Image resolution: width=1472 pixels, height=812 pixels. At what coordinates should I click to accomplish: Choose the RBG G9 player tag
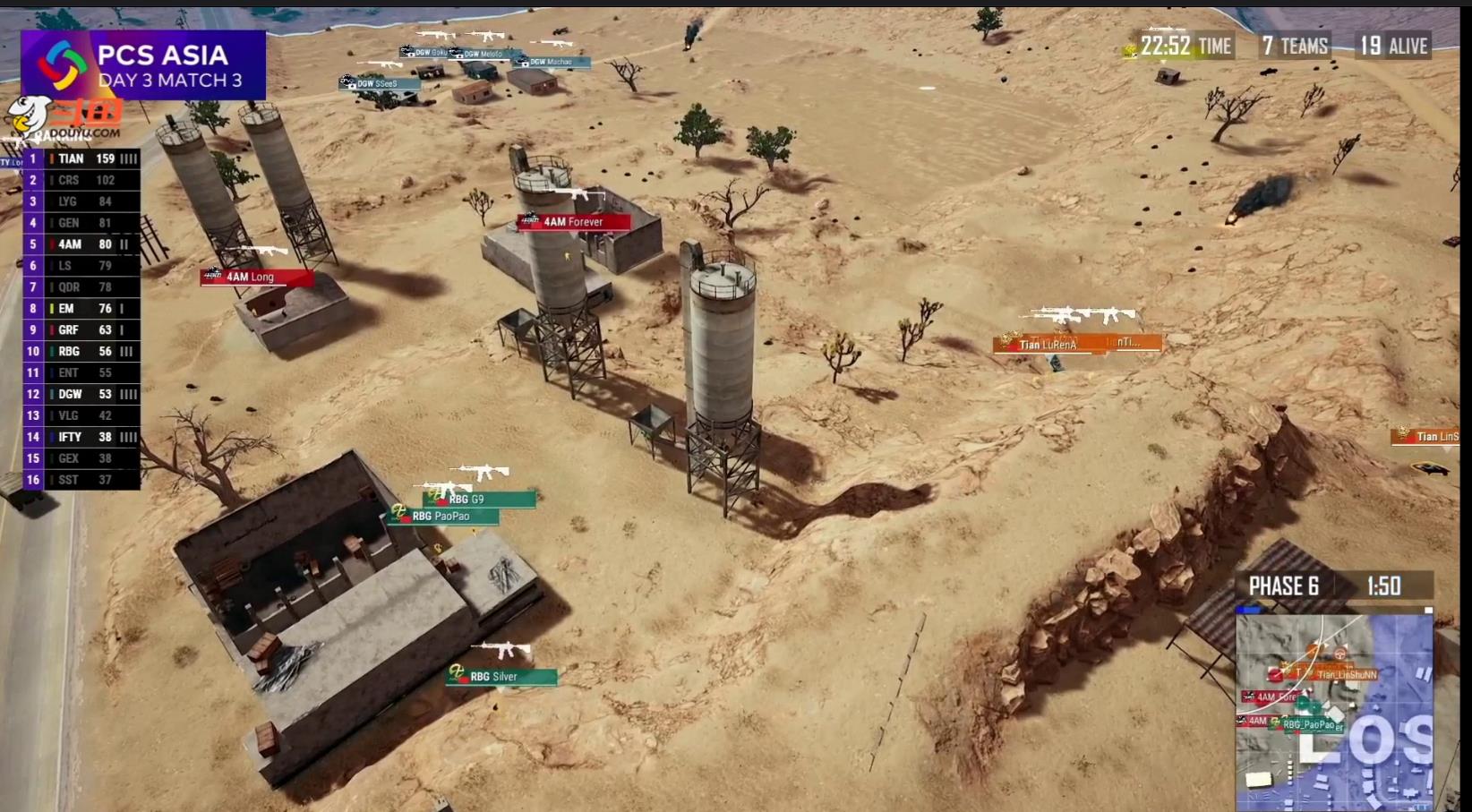coord(479,500)
